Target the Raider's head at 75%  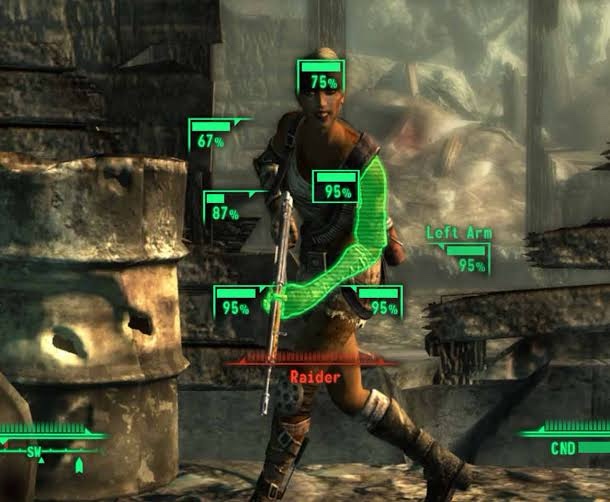tap(321, 77)
